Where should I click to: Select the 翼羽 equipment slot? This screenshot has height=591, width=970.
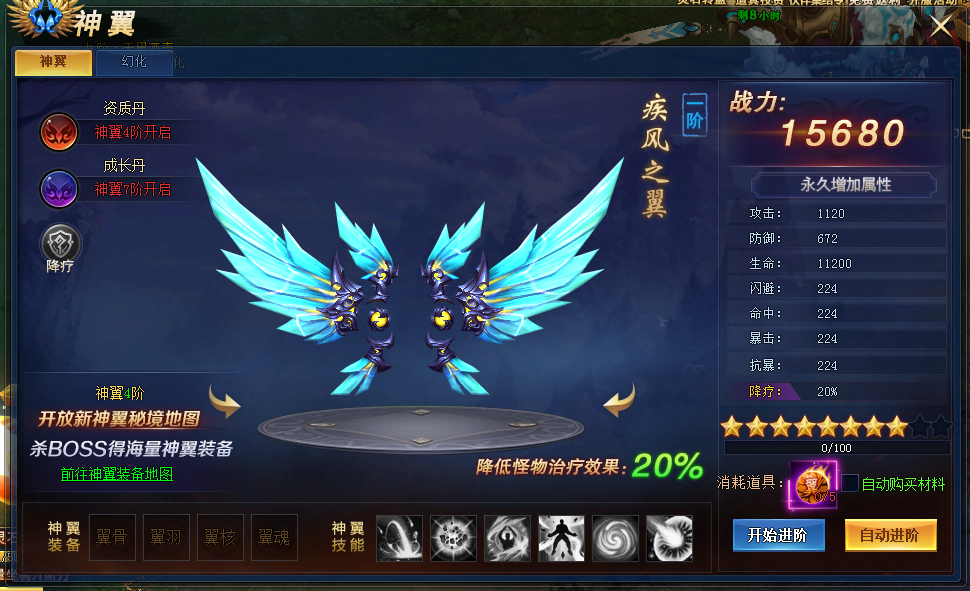coord(166,537)
